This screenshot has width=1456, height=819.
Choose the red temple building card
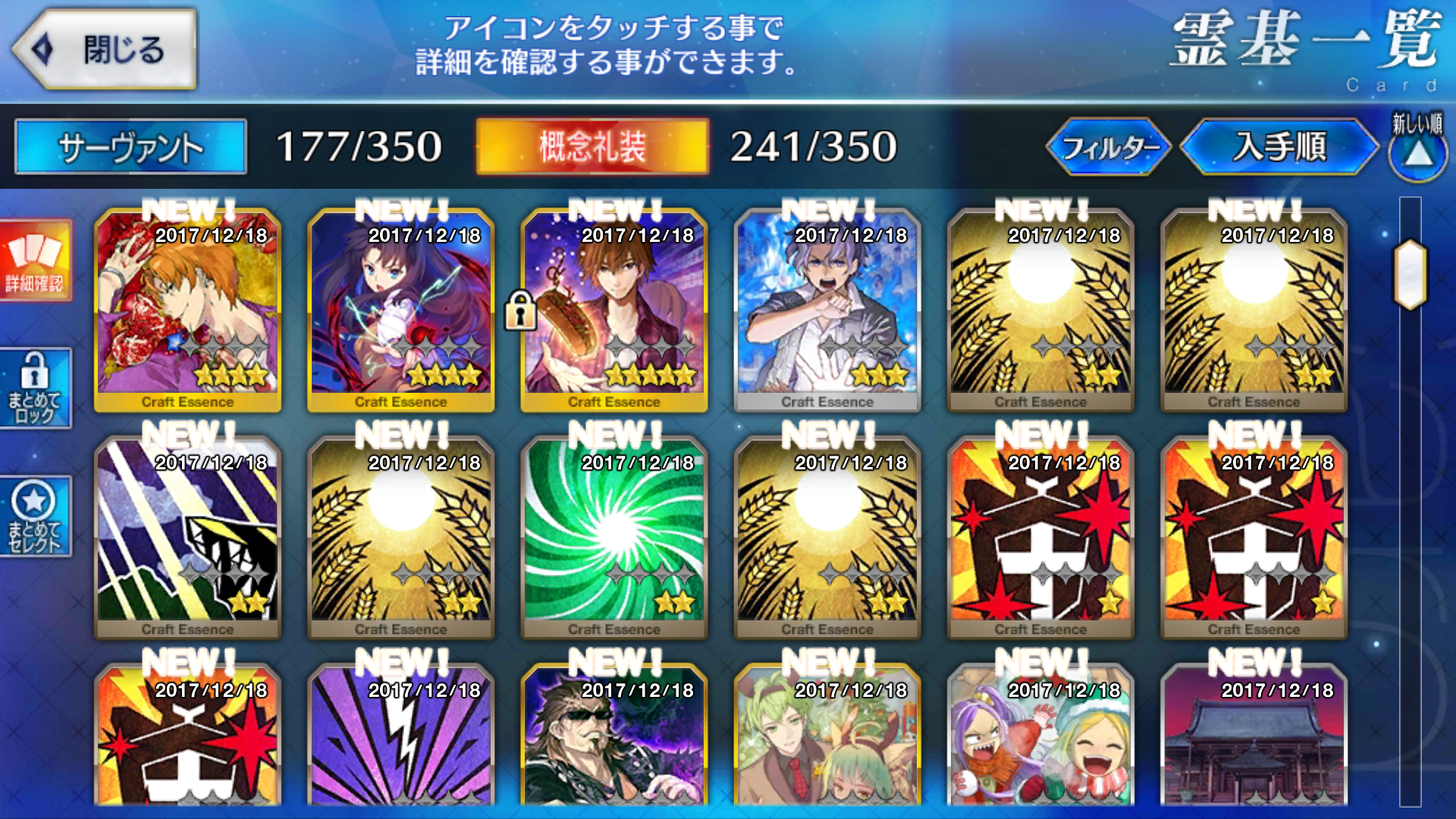(1254, 739)
